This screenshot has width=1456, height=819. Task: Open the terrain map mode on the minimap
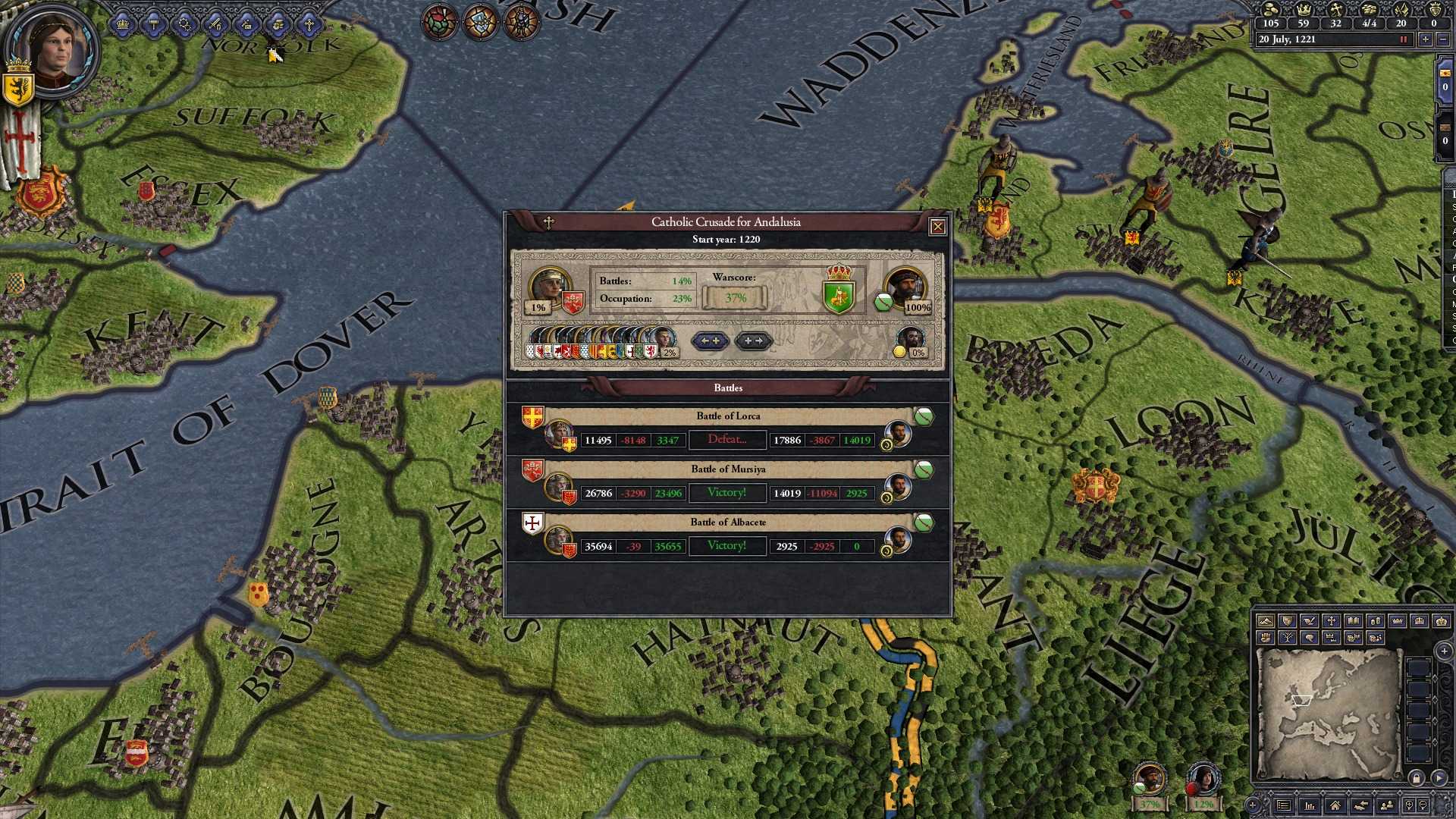tap(1264, 622)
